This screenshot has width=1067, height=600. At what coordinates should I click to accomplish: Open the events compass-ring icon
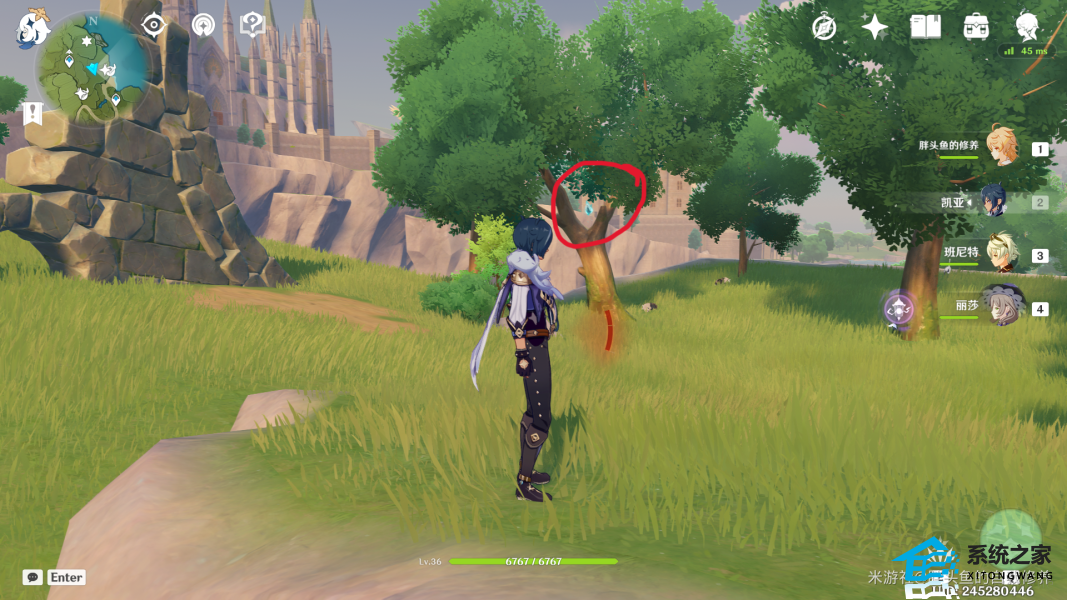pyautogui.click(x=204, y=25)
